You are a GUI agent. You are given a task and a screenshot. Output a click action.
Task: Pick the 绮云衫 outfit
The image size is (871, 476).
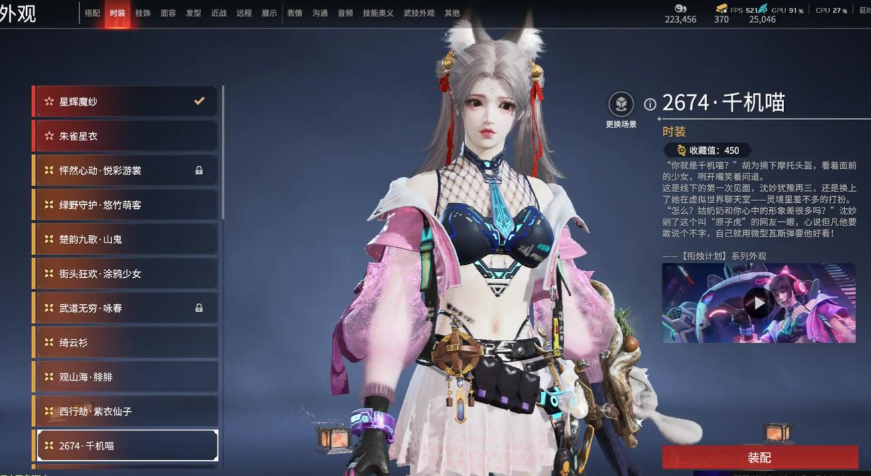125,342
